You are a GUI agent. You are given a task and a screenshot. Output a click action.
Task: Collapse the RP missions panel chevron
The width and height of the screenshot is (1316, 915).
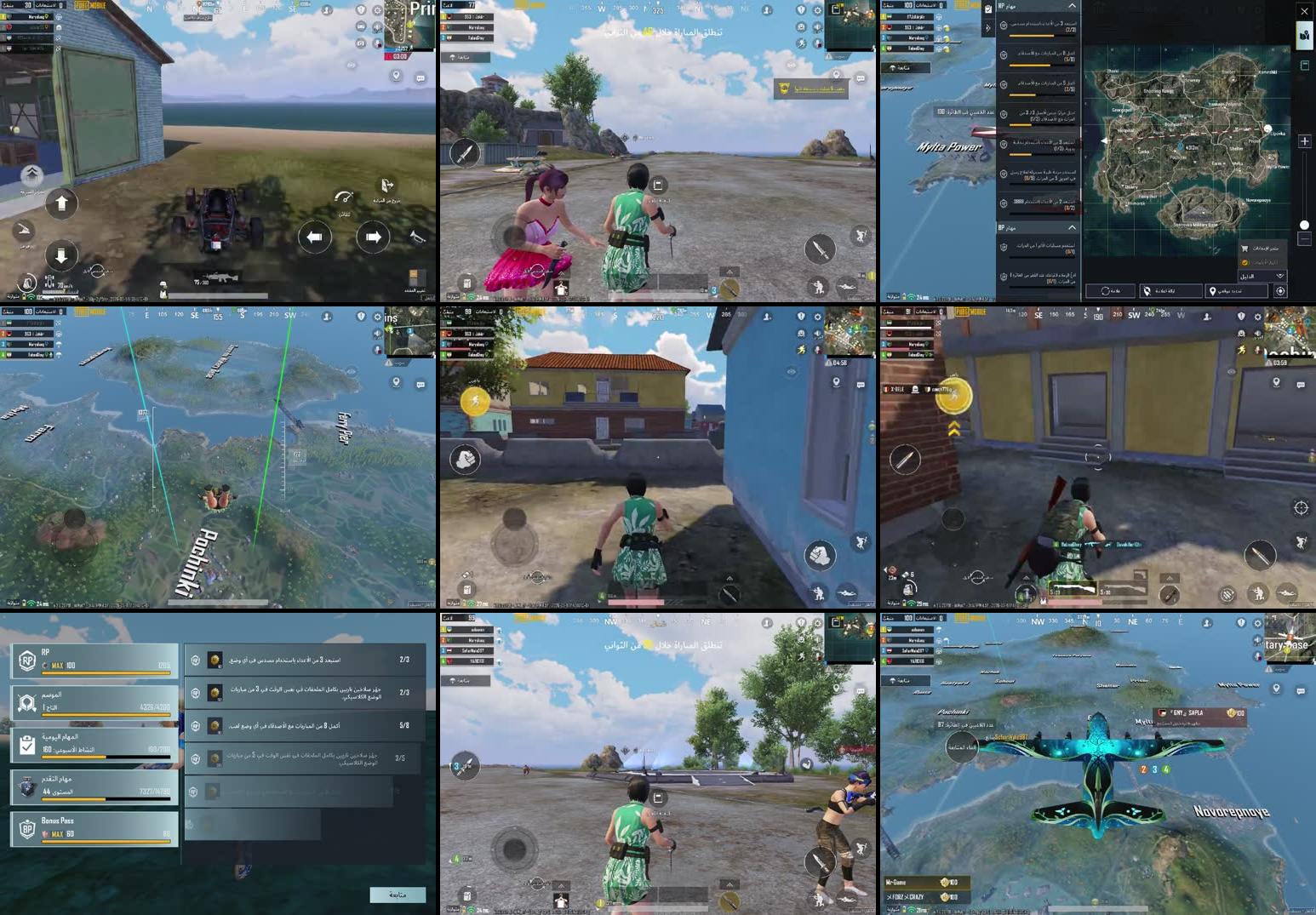(x=1072, y=5)
